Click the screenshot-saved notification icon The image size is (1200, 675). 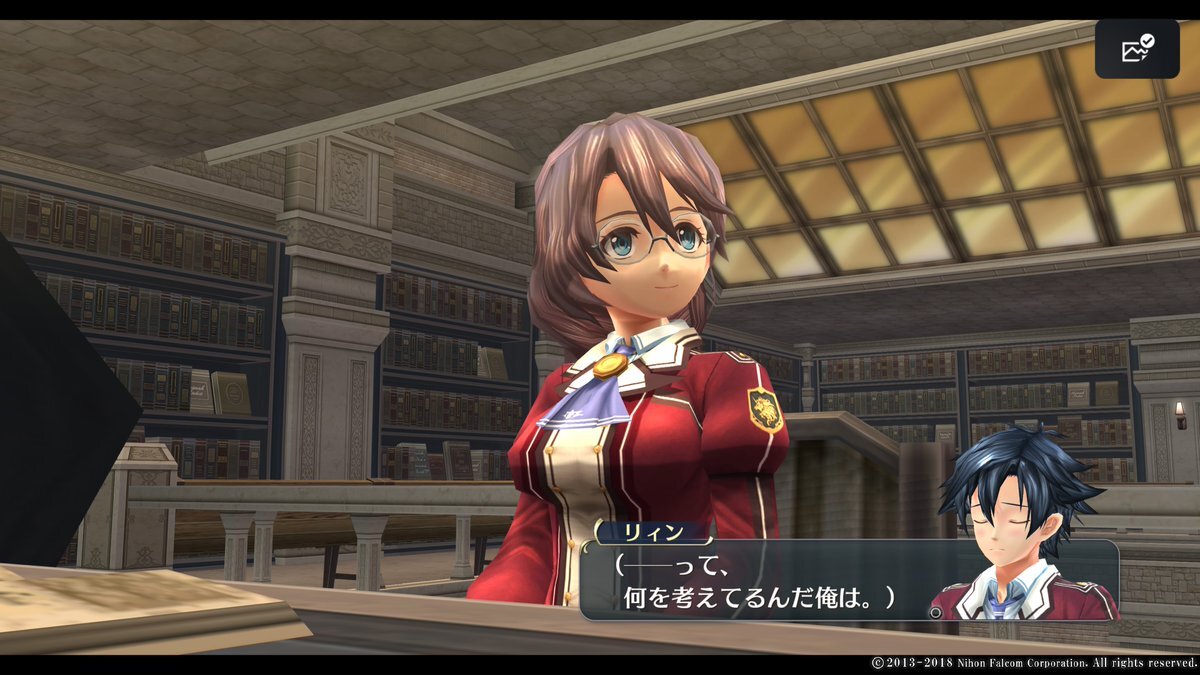[1137, 49]
